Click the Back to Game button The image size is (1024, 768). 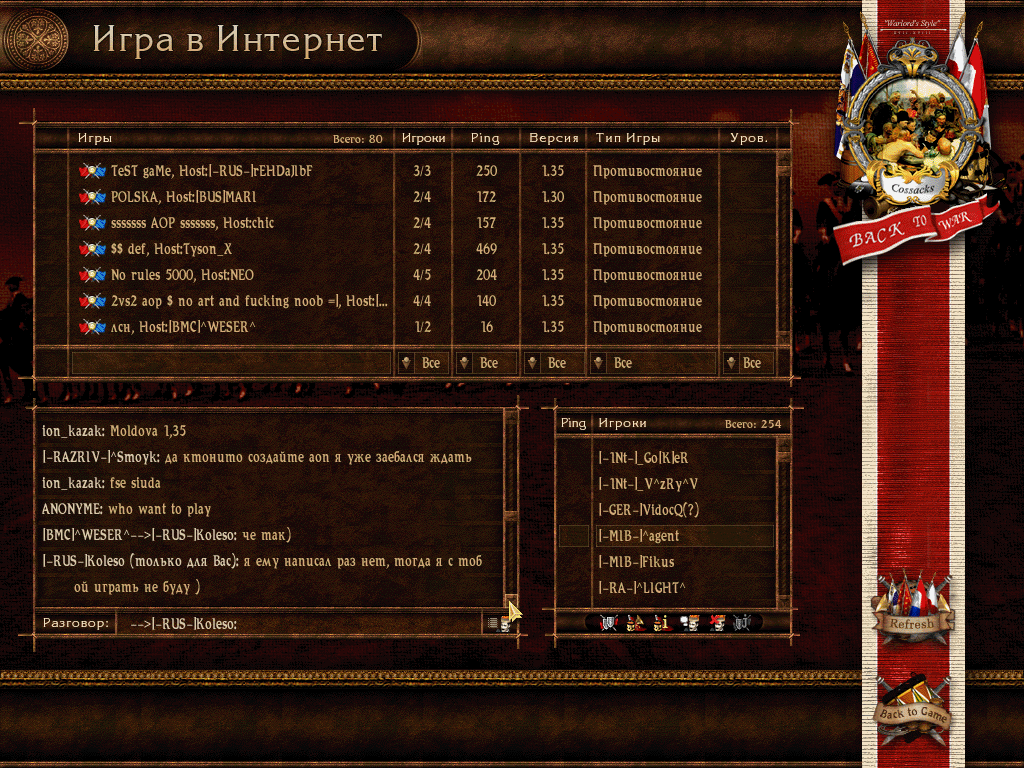coord(912,709)
